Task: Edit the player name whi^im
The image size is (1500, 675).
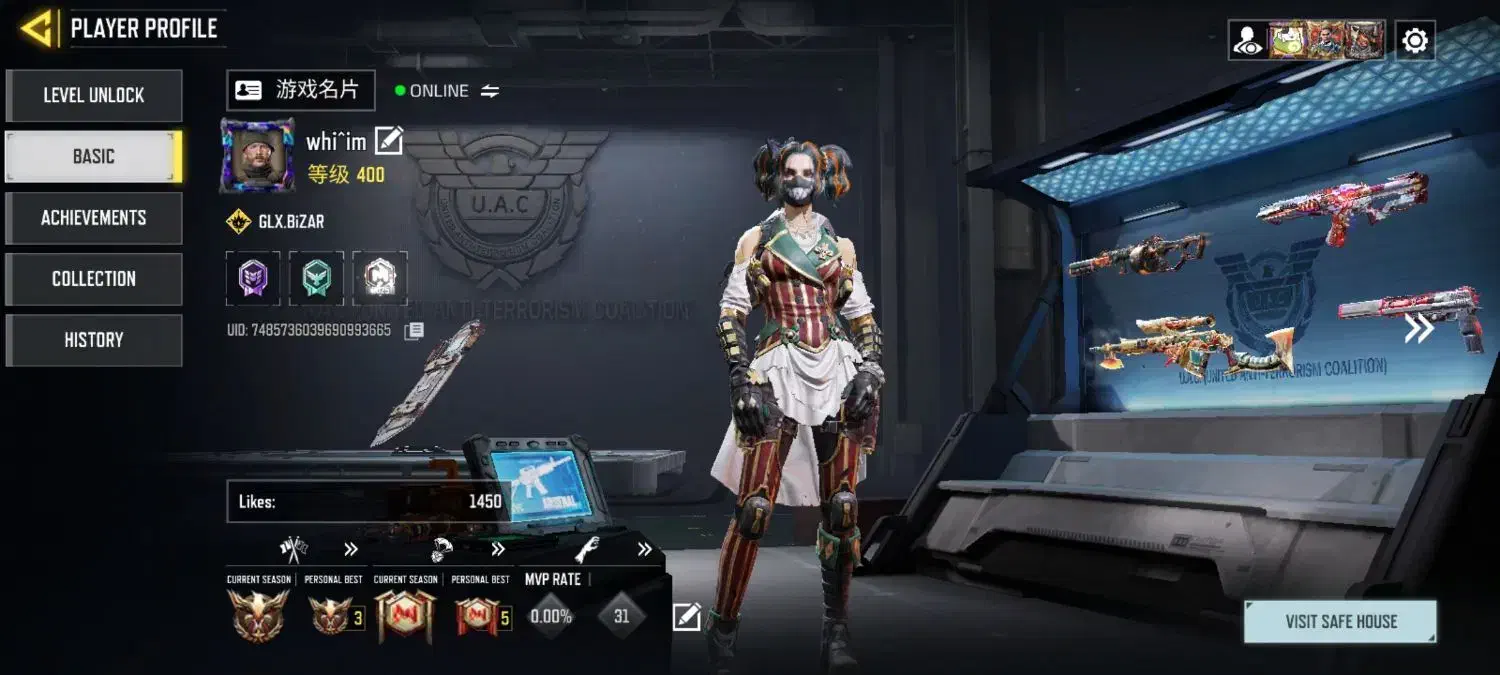Action: pos(388,141)
